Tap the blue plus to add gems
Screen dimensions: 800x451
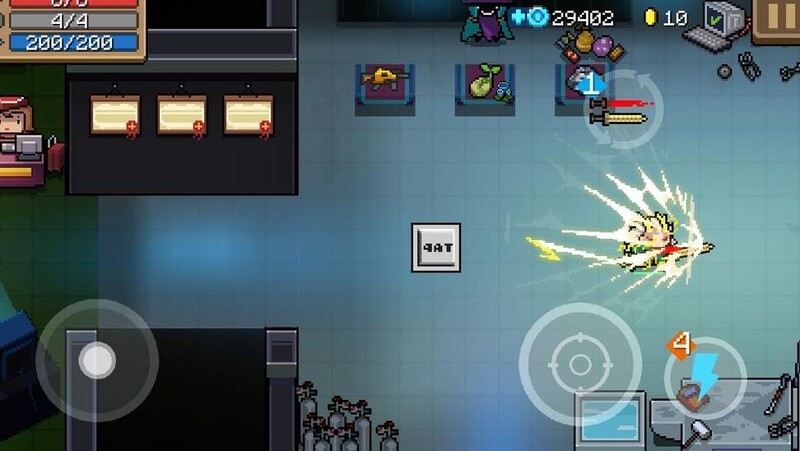[x=518, y=17]
